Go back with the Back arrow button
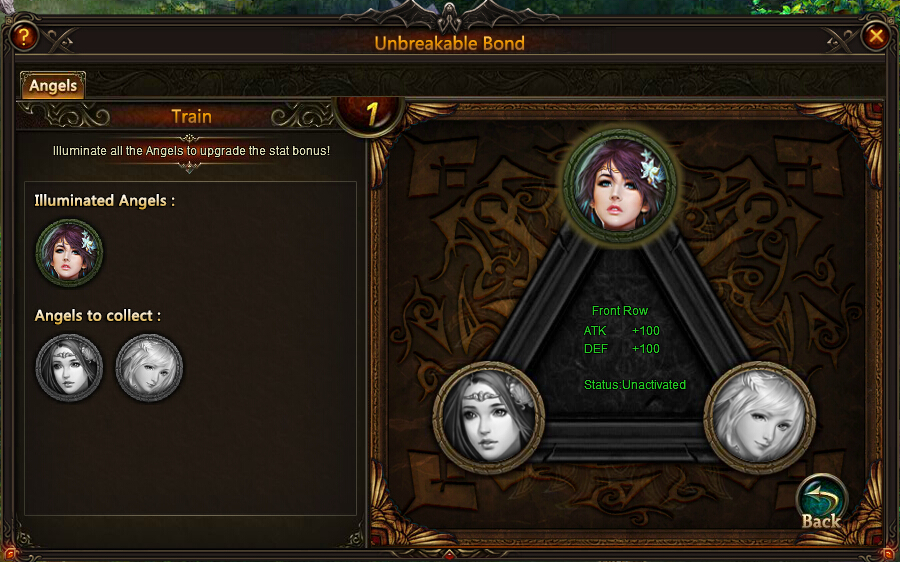 [x=821, y=500]
